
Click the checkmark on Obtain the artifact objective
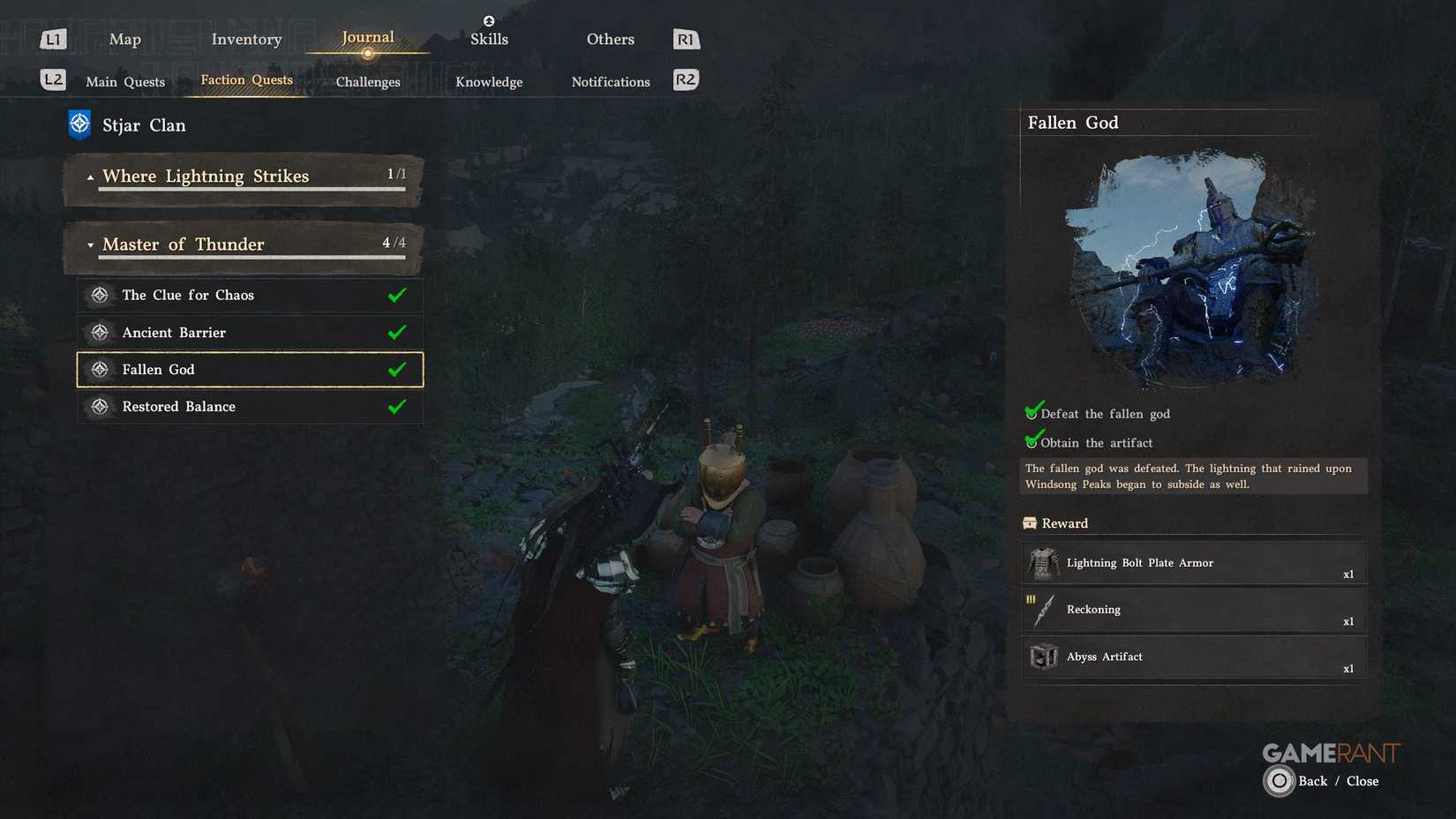[1032, 440]
